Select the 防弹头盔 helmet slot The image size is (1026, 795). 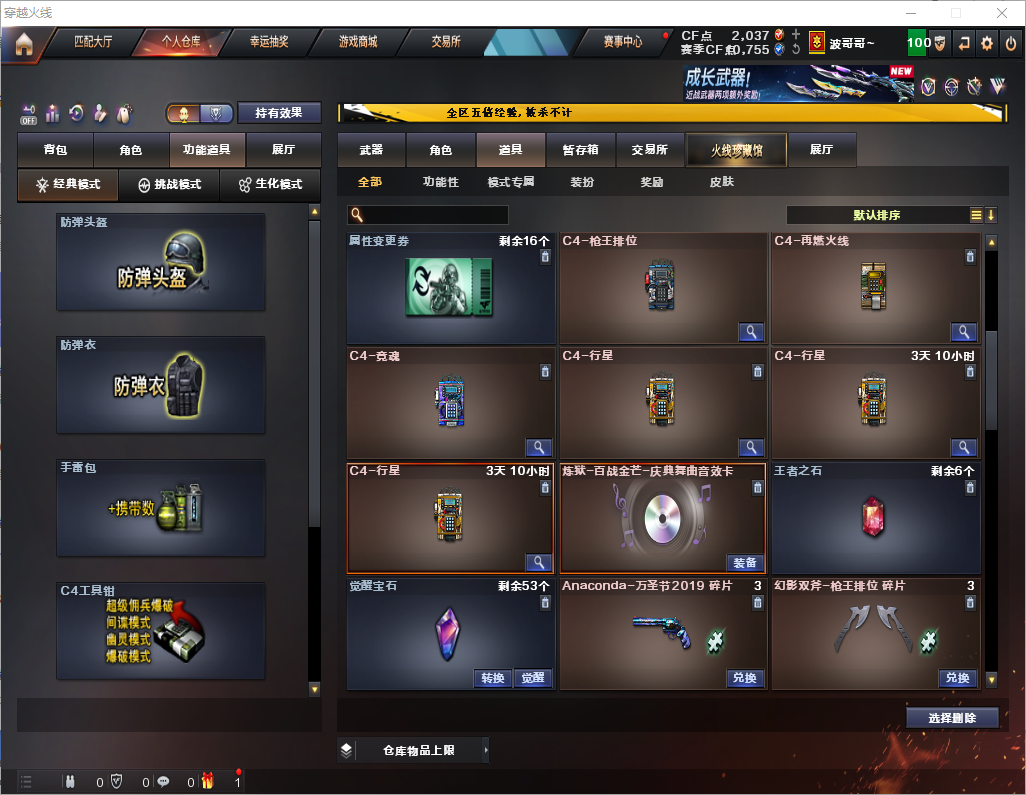(161, 262)
